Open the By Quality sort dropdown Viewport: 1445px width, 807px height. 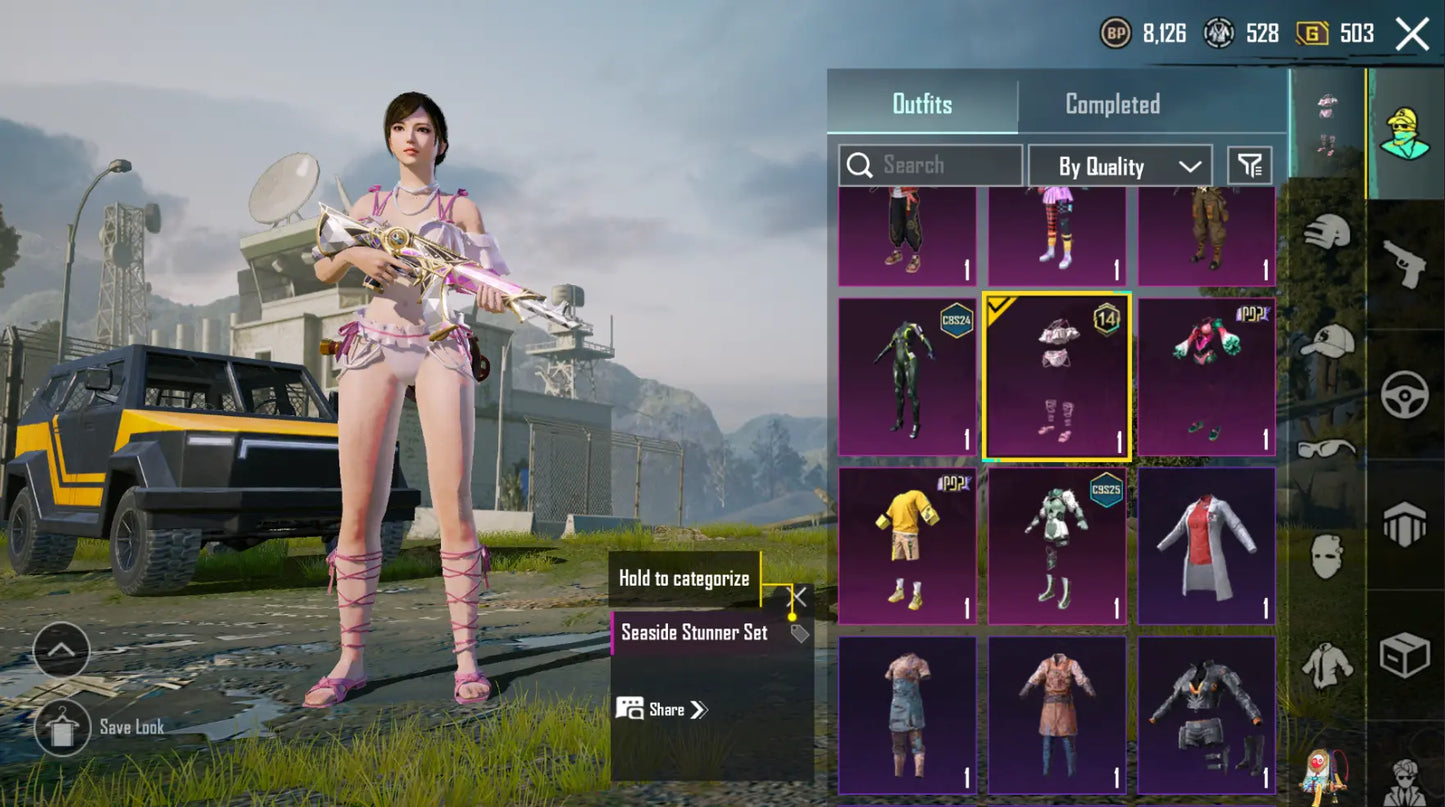coord(1119,167)
